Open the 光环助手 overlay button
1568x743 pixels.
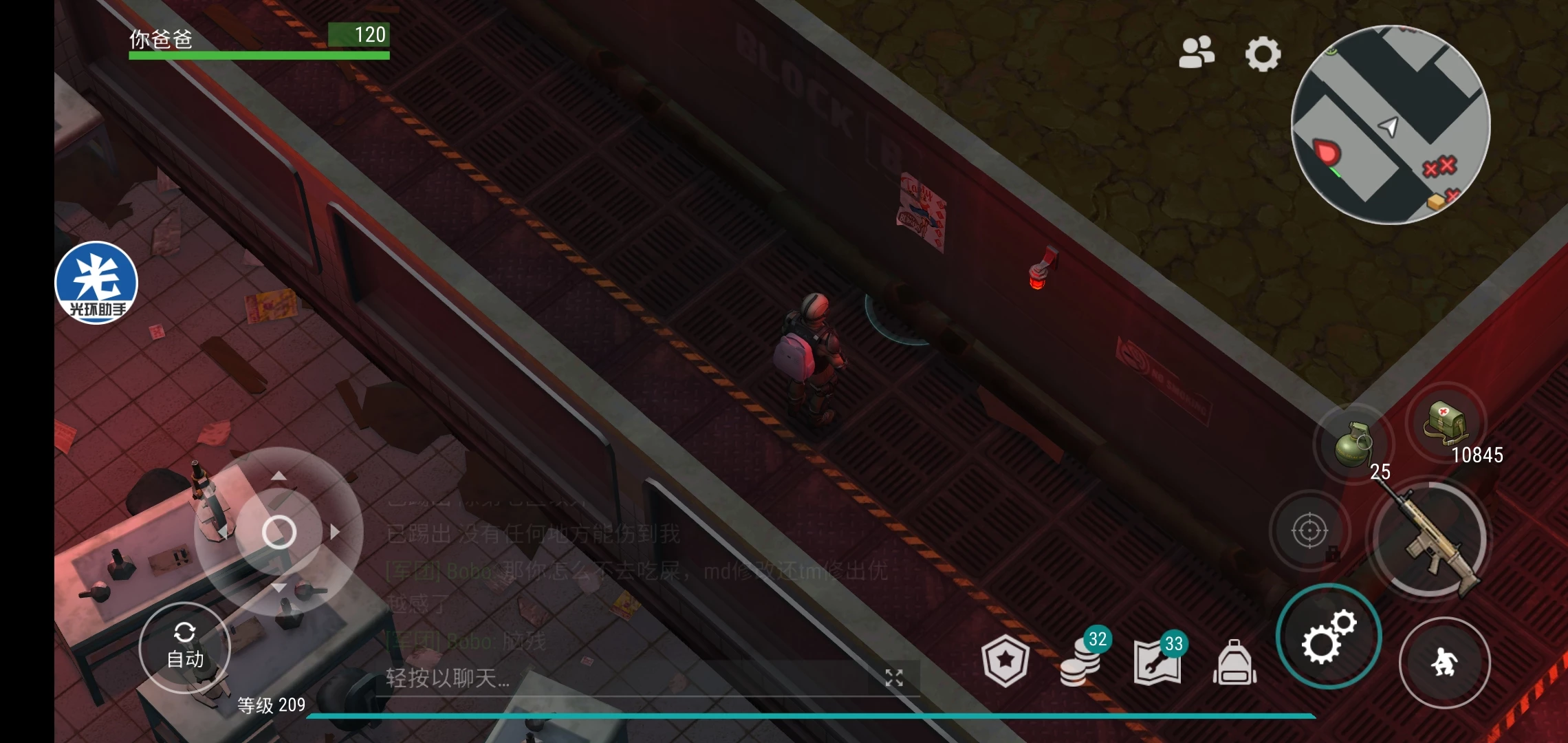coord(96,283)
